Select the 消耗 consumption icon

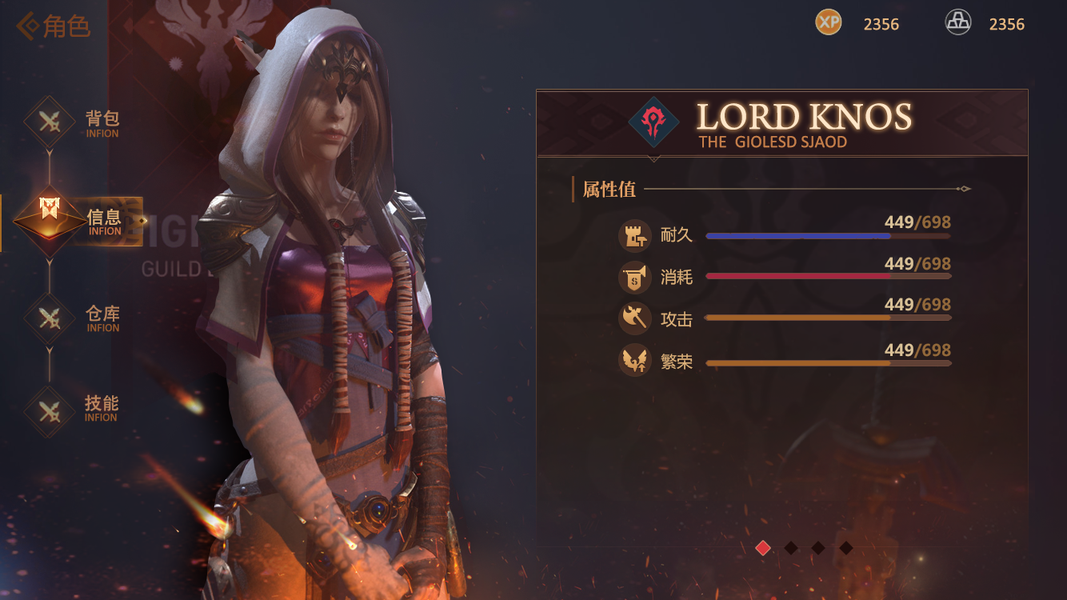pos(634,277)
